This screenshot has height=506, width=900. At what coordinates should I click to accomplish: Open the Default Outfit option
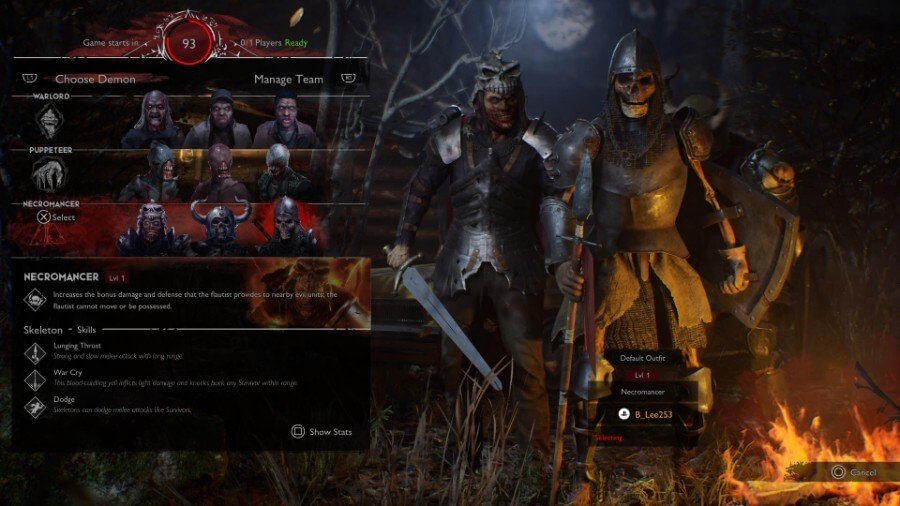(643, 357)
